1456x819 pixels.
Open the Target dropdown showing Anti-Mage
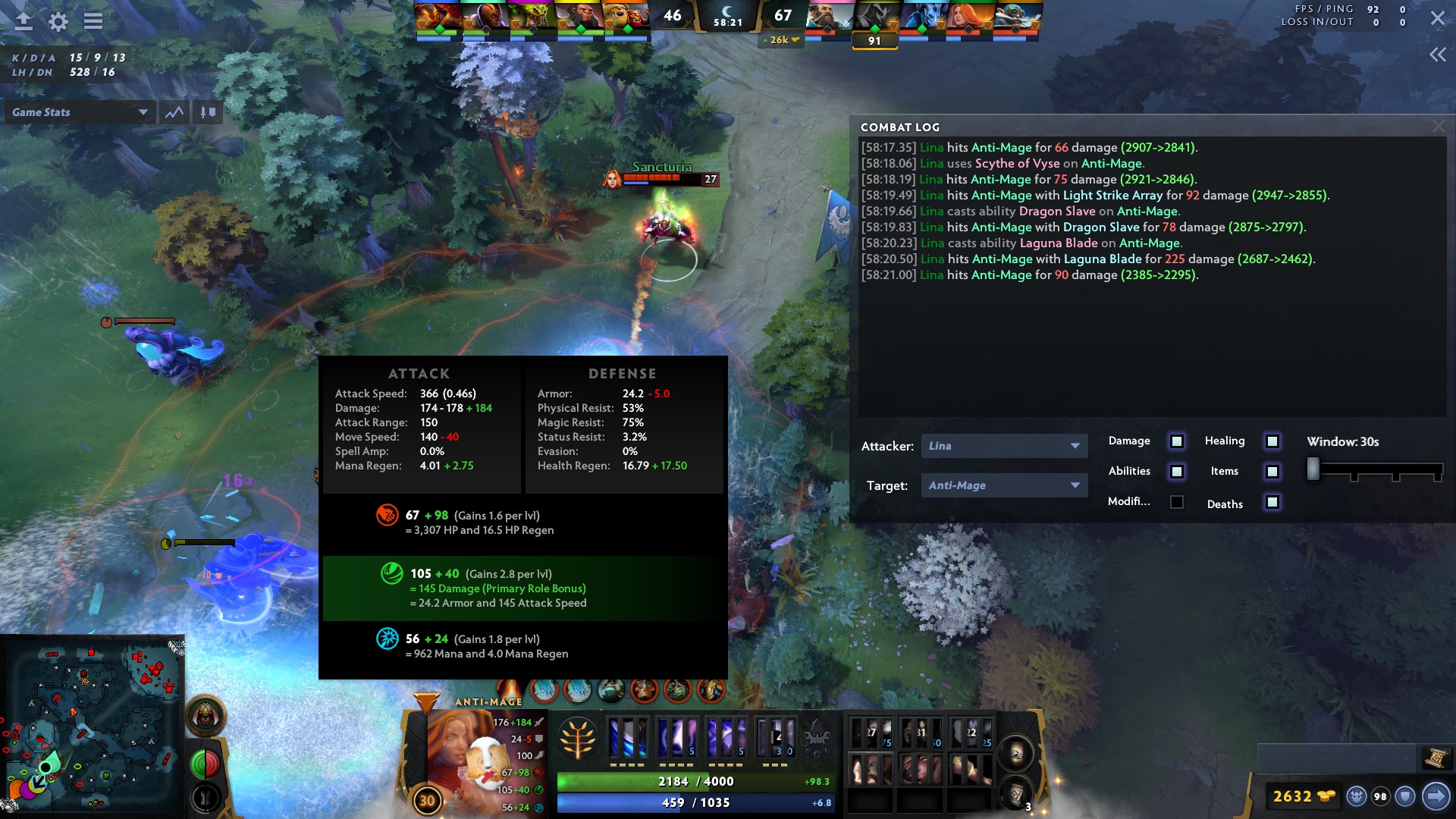[1004, 485]
